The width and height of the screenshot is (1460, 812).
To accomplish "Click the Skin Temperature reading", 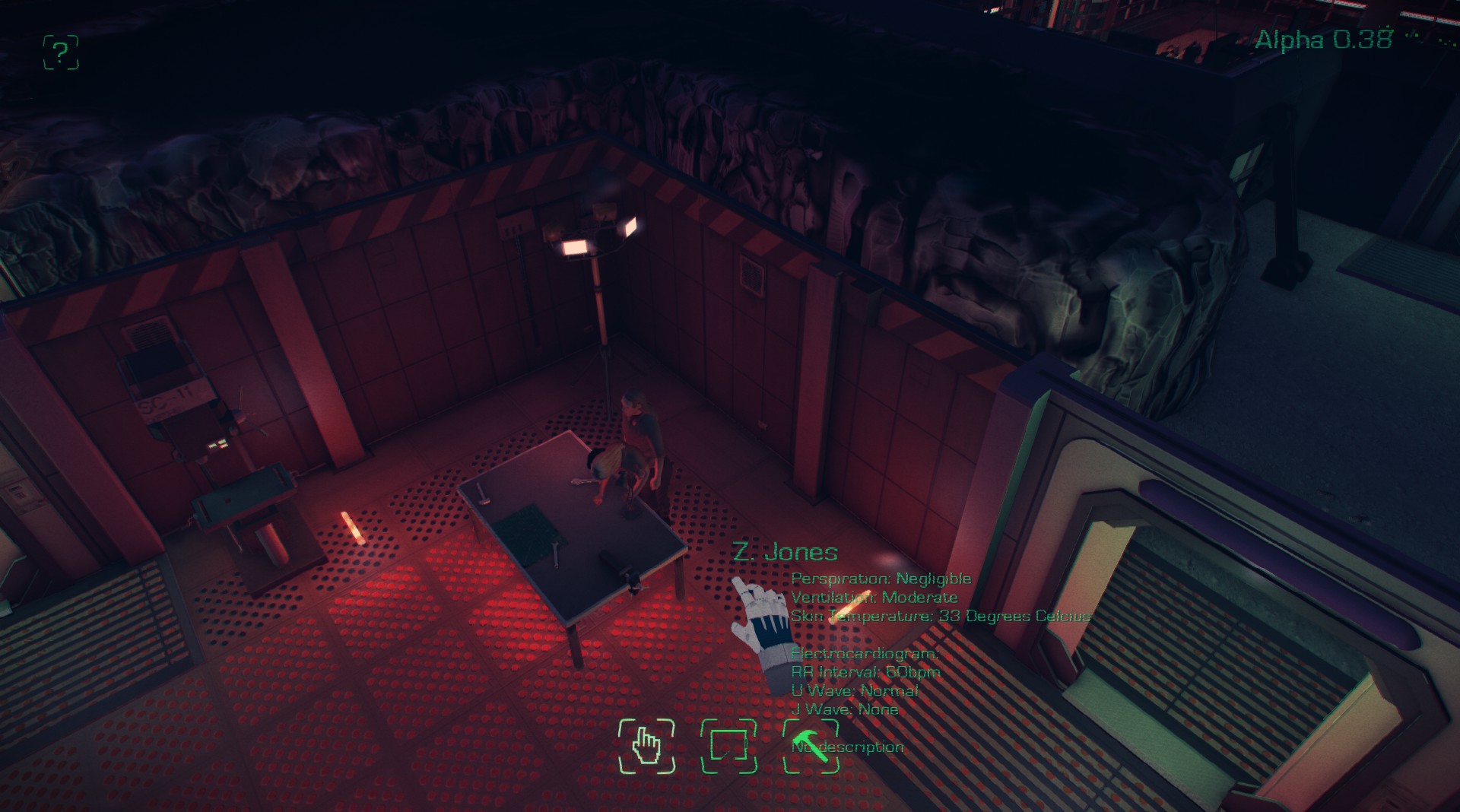I will click(x=939, y=617).
